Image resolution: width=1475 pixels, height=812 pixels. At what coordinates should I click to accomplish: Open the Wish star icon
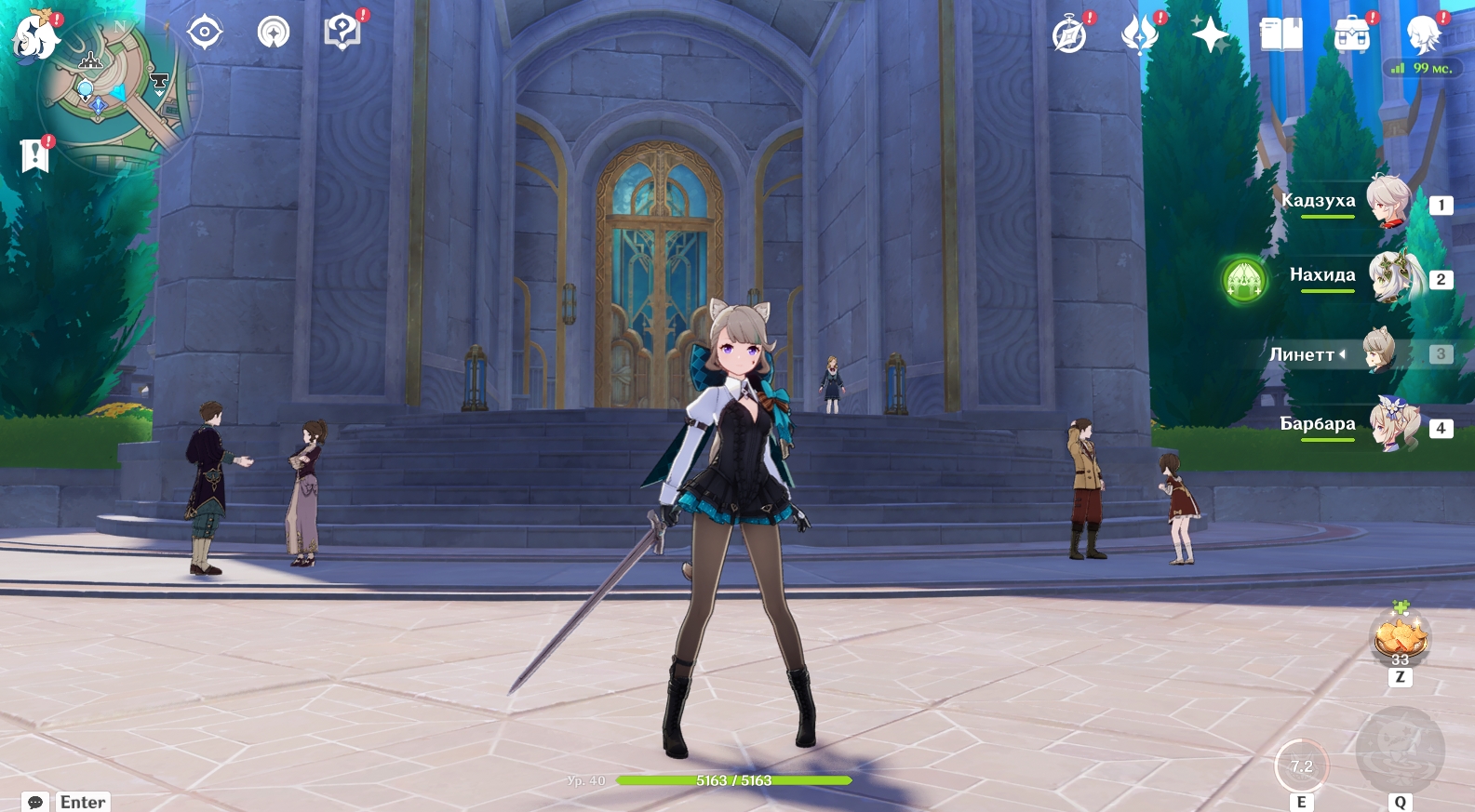[x=1210, y=35]
